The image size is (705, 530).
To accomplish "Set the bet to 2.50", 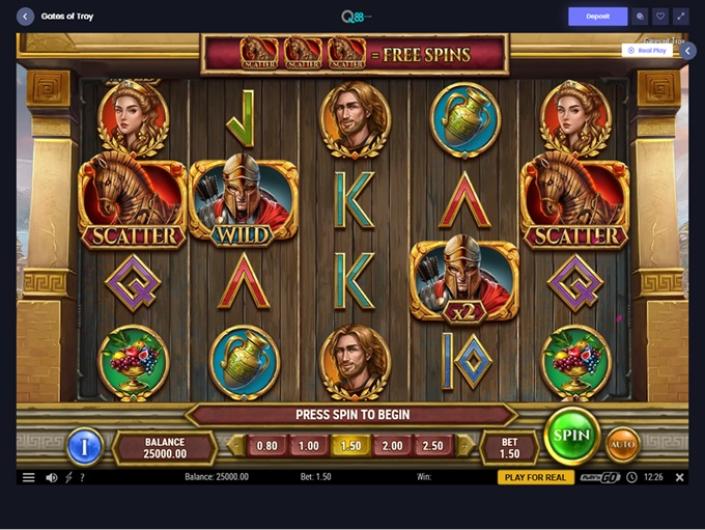I will pos(434,446).
